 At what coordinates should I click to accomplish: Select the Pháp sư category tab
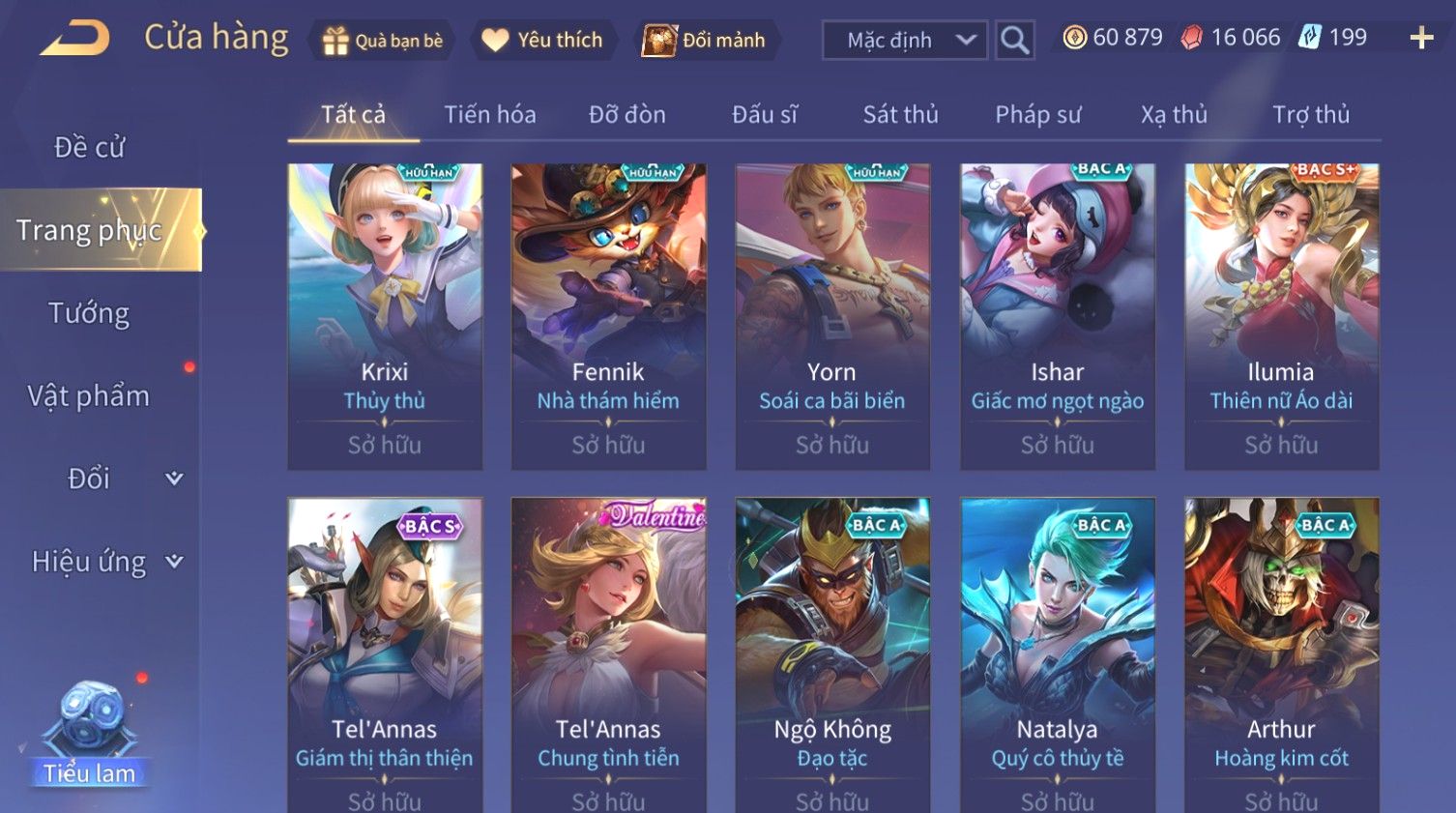pyautogui.click(x=1037, y=115)
